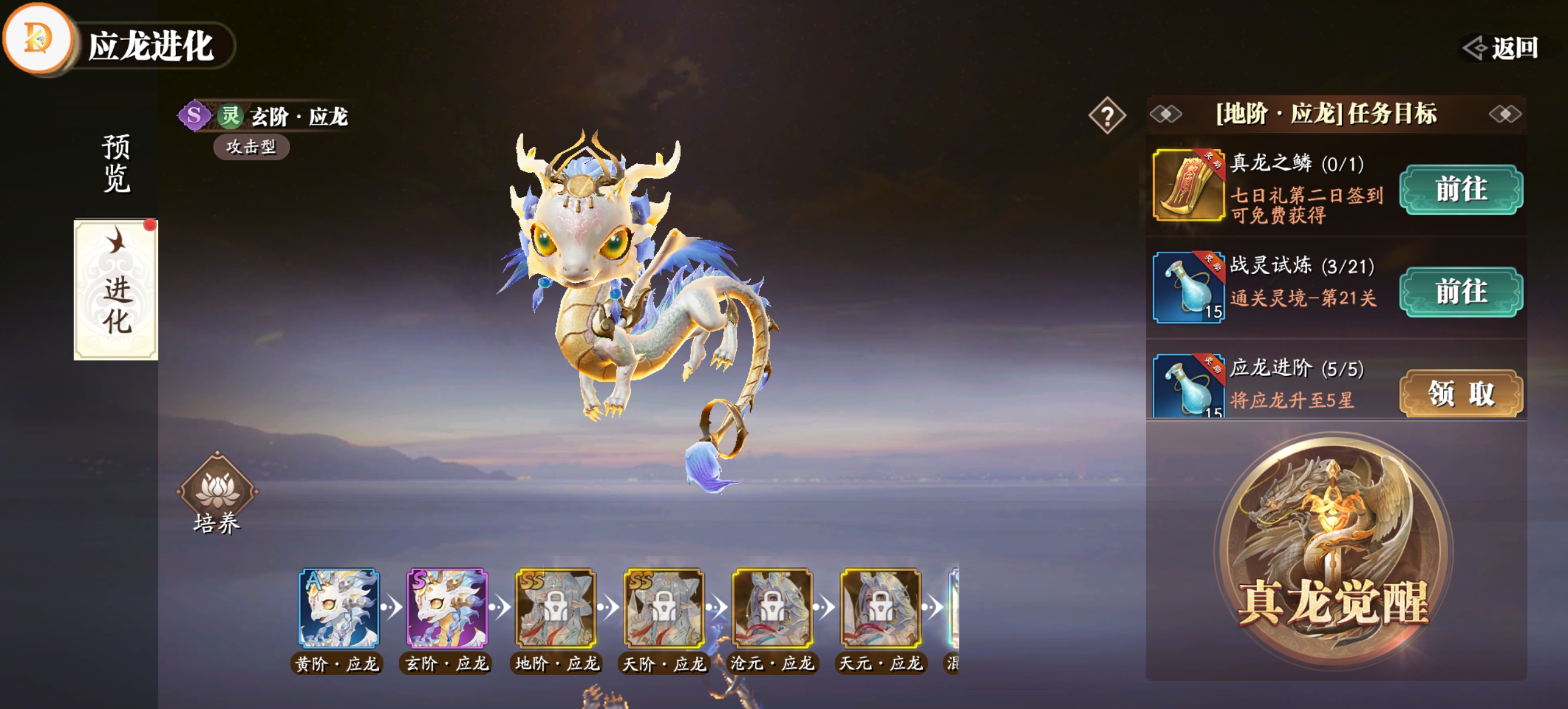This screenshot has height=709, width=1568.
Task: Inspect the 应龙进阶 blue potion reward
Action: [1188, 386]
